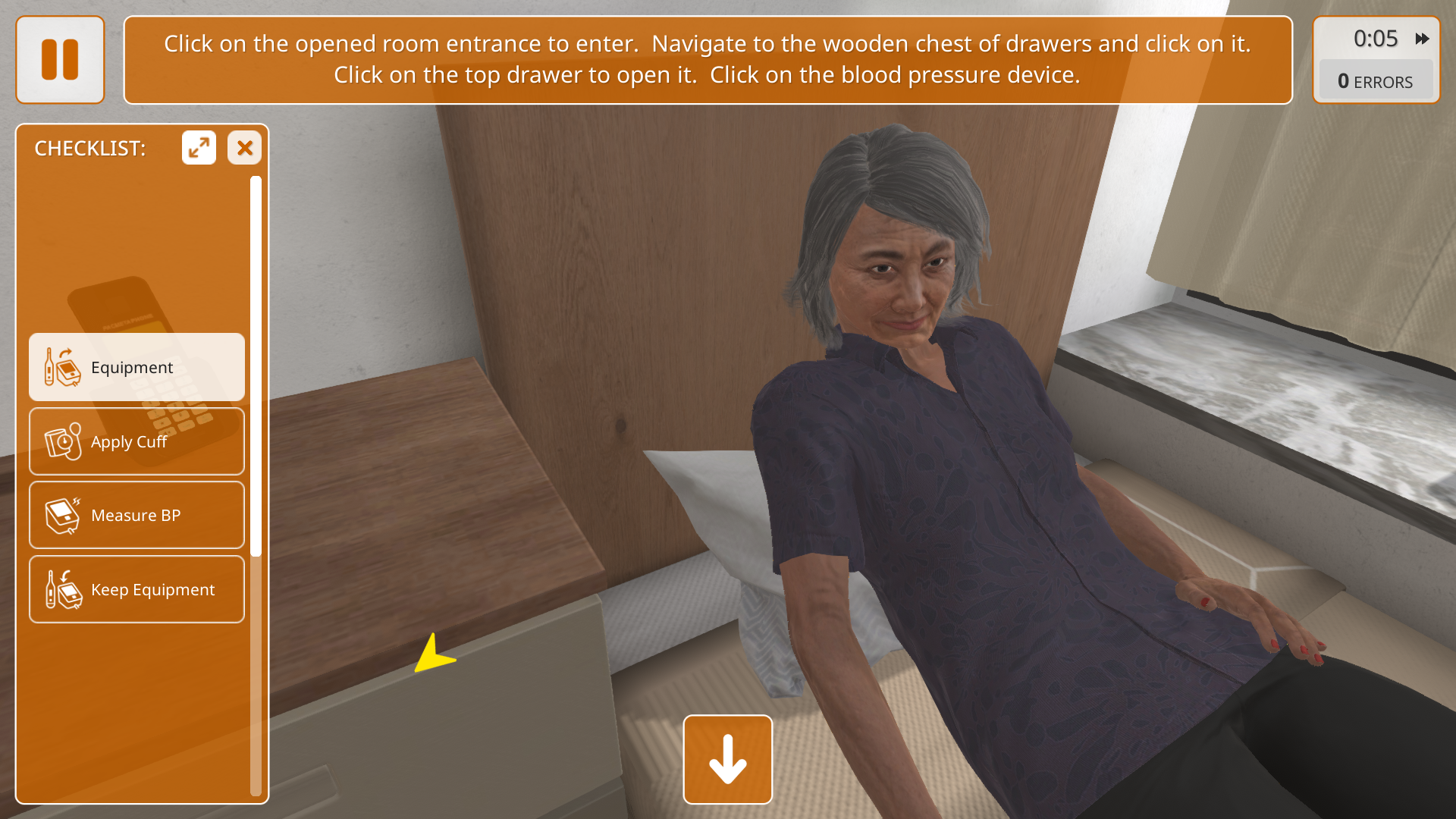Choose the Measure BP checklist step
The image size is (1456, 819).
136,516
